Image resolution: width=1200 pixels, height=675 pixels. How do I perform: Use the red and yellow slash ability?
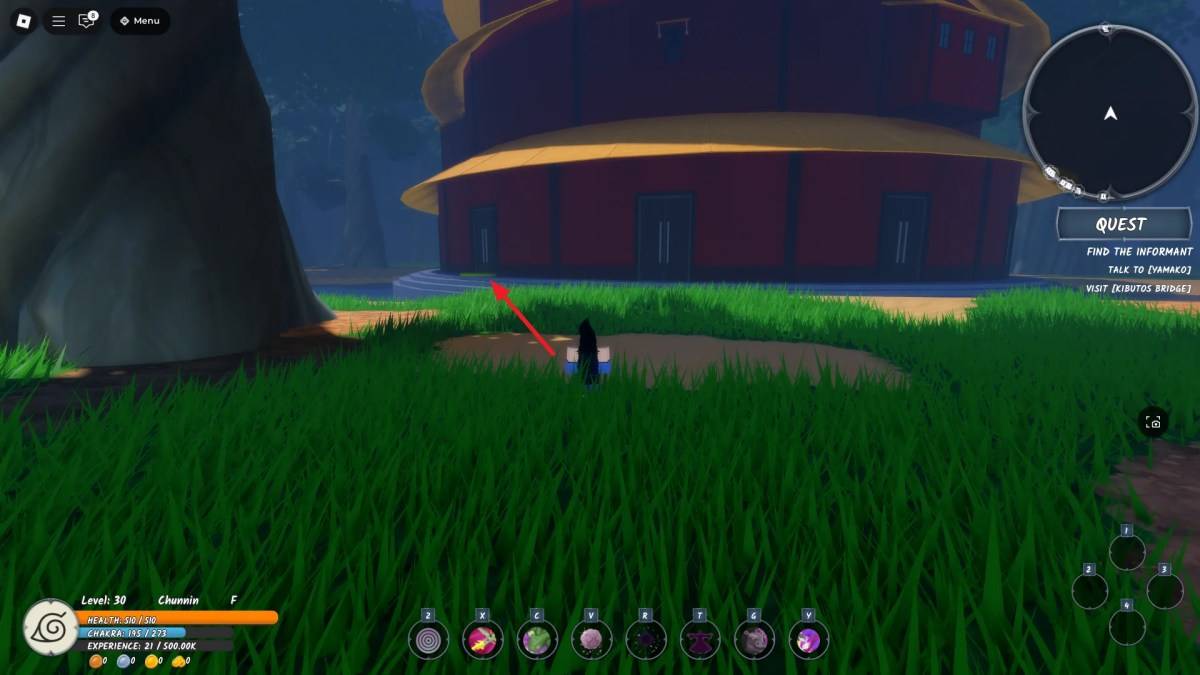tap(482, 640)
